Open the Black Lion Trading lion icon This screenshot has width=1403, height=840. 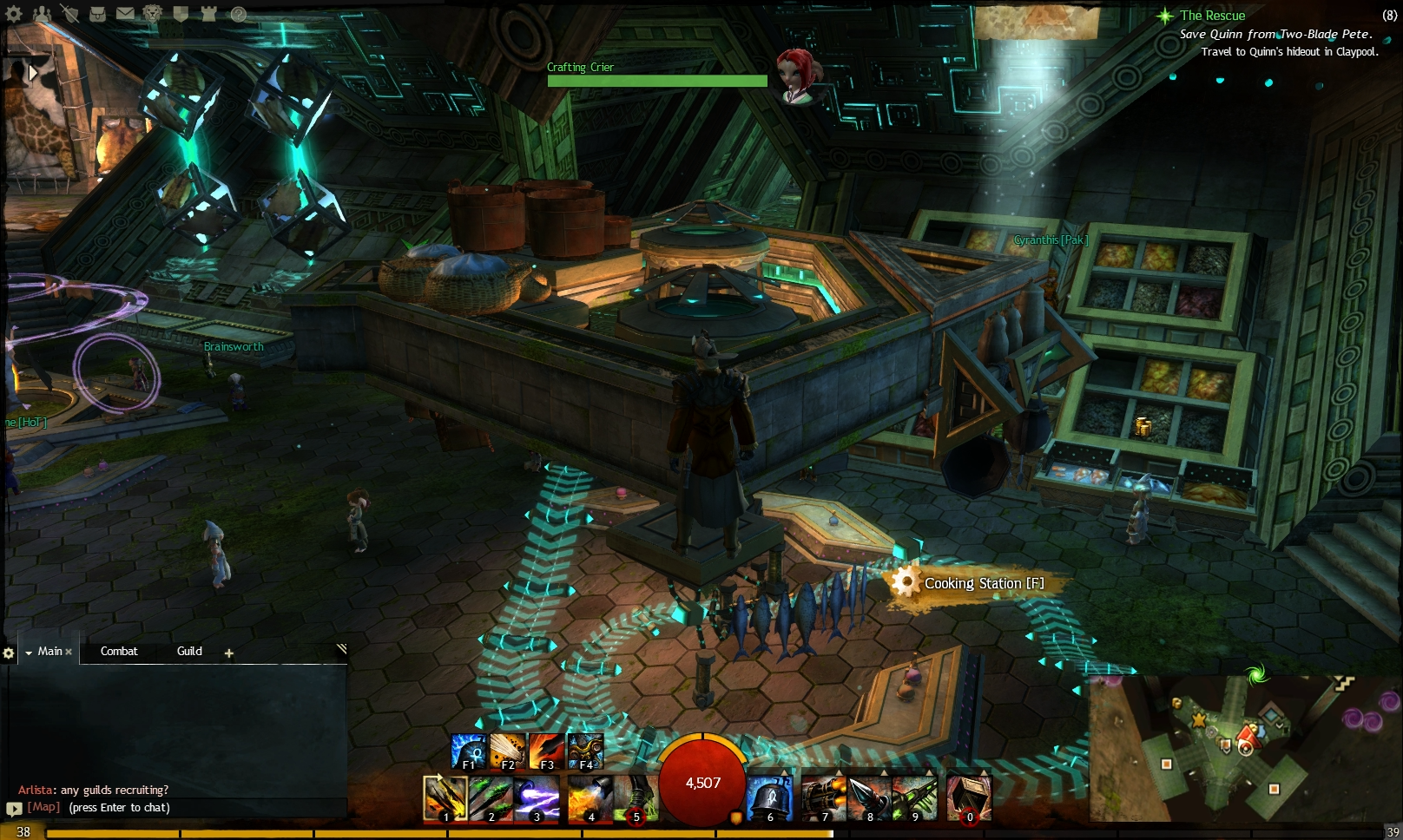153,12
